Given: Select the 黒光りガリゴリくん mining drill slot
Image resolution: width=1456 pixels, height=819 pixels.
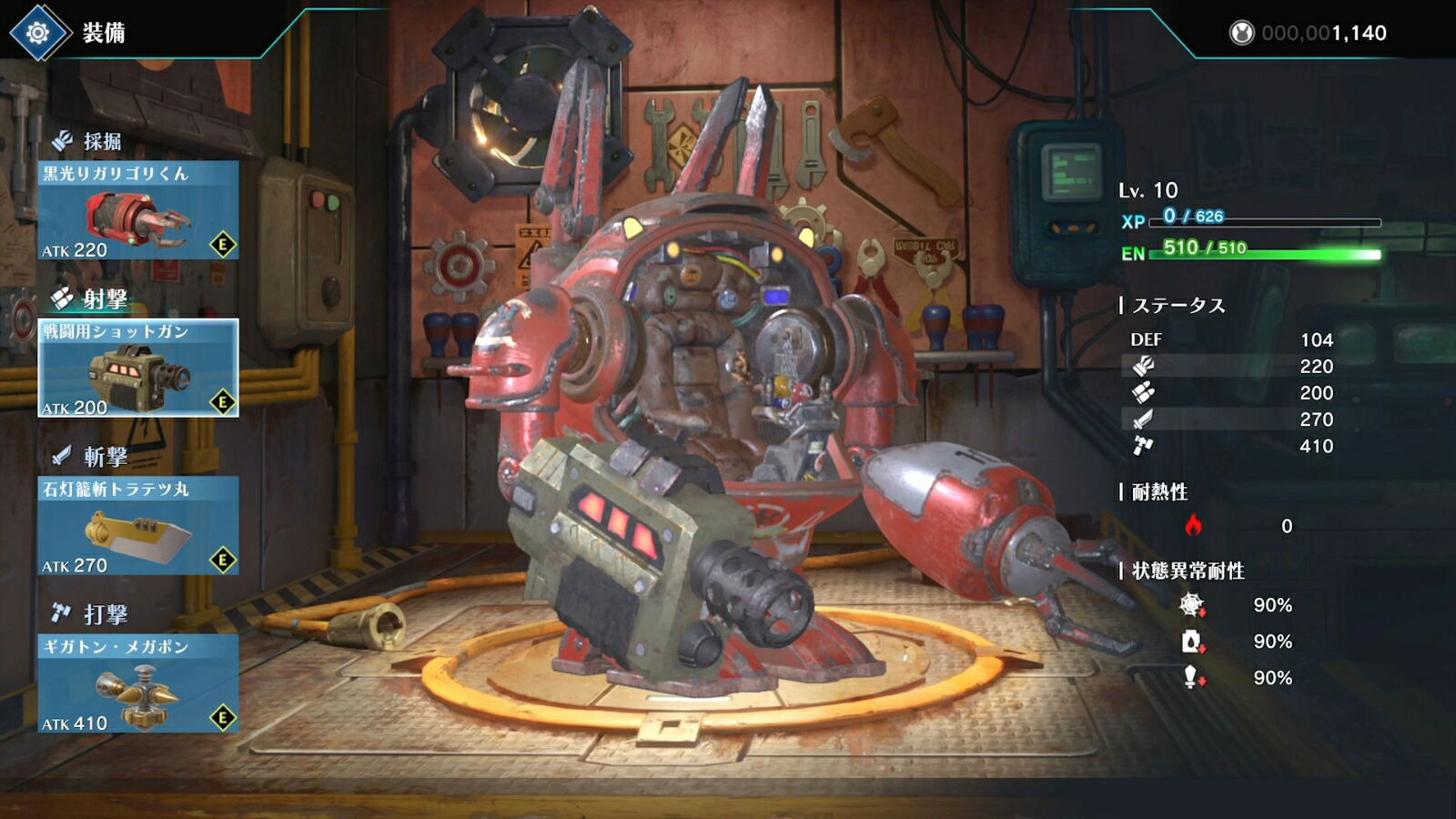Looking at the screenshot, I should (x=138, y=211).
